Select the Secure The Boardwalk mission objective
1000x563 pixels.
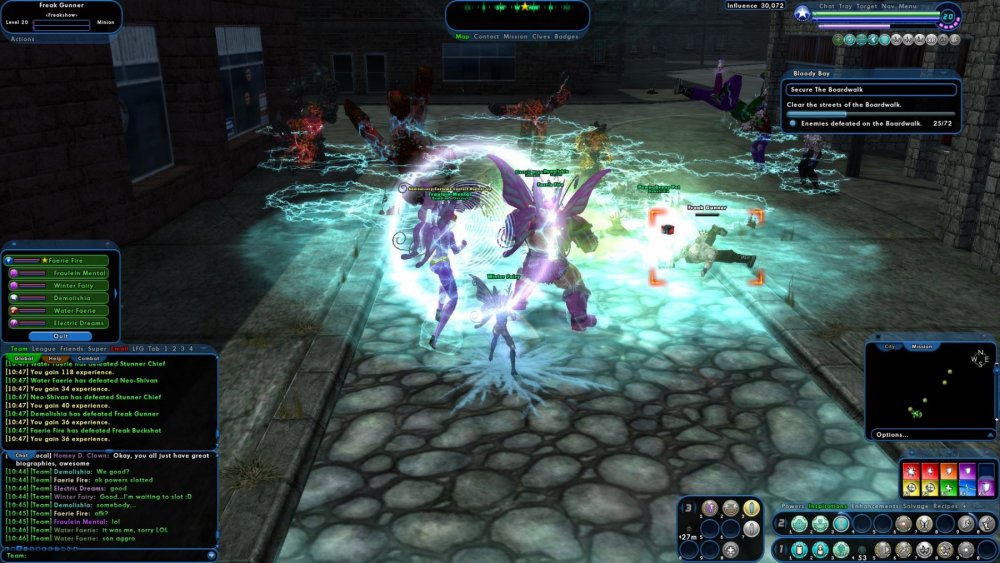[830, 88]
